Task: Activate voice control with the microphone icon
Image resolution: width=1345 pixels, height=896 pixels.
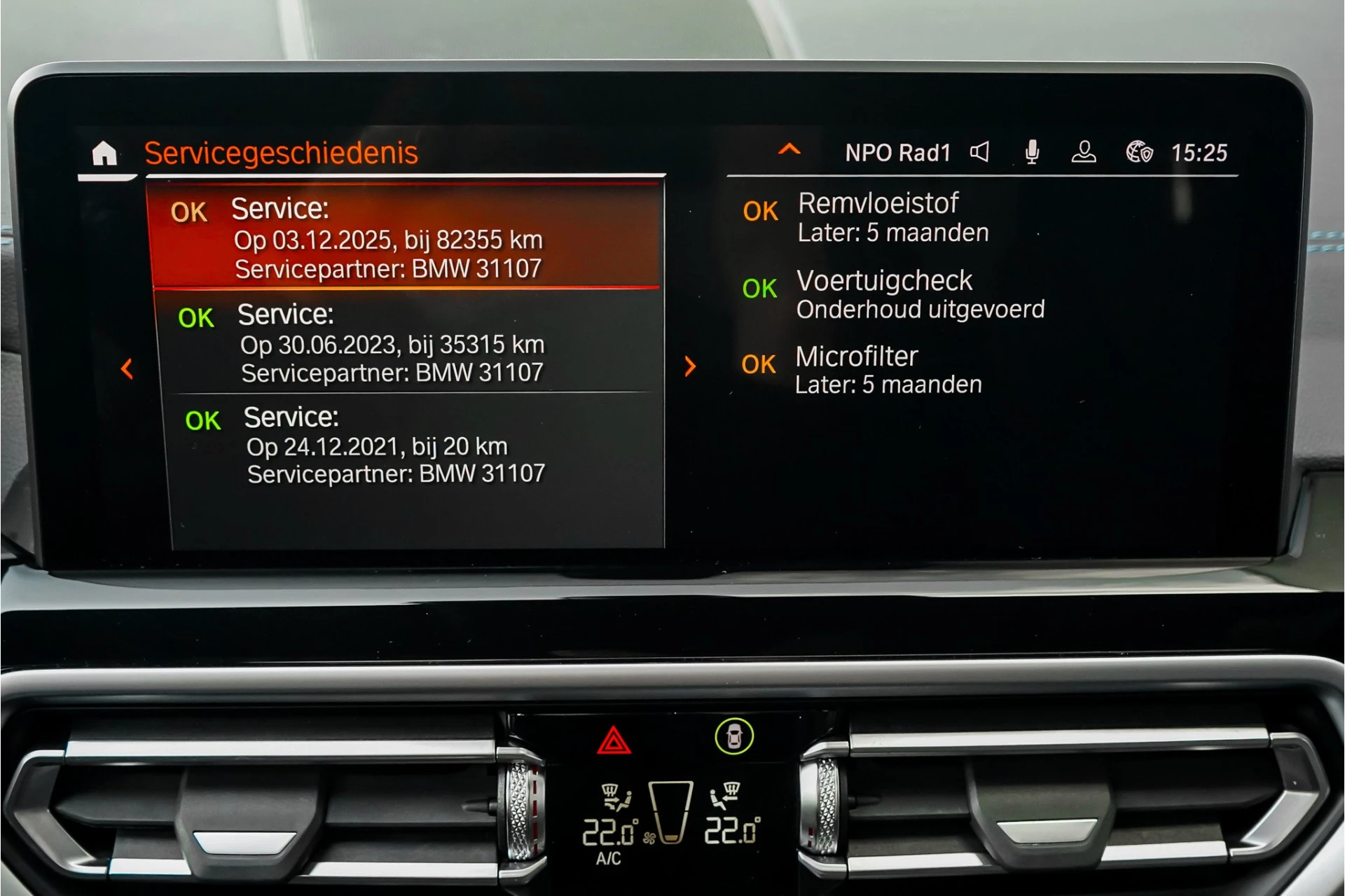Action: point(1032,153)
